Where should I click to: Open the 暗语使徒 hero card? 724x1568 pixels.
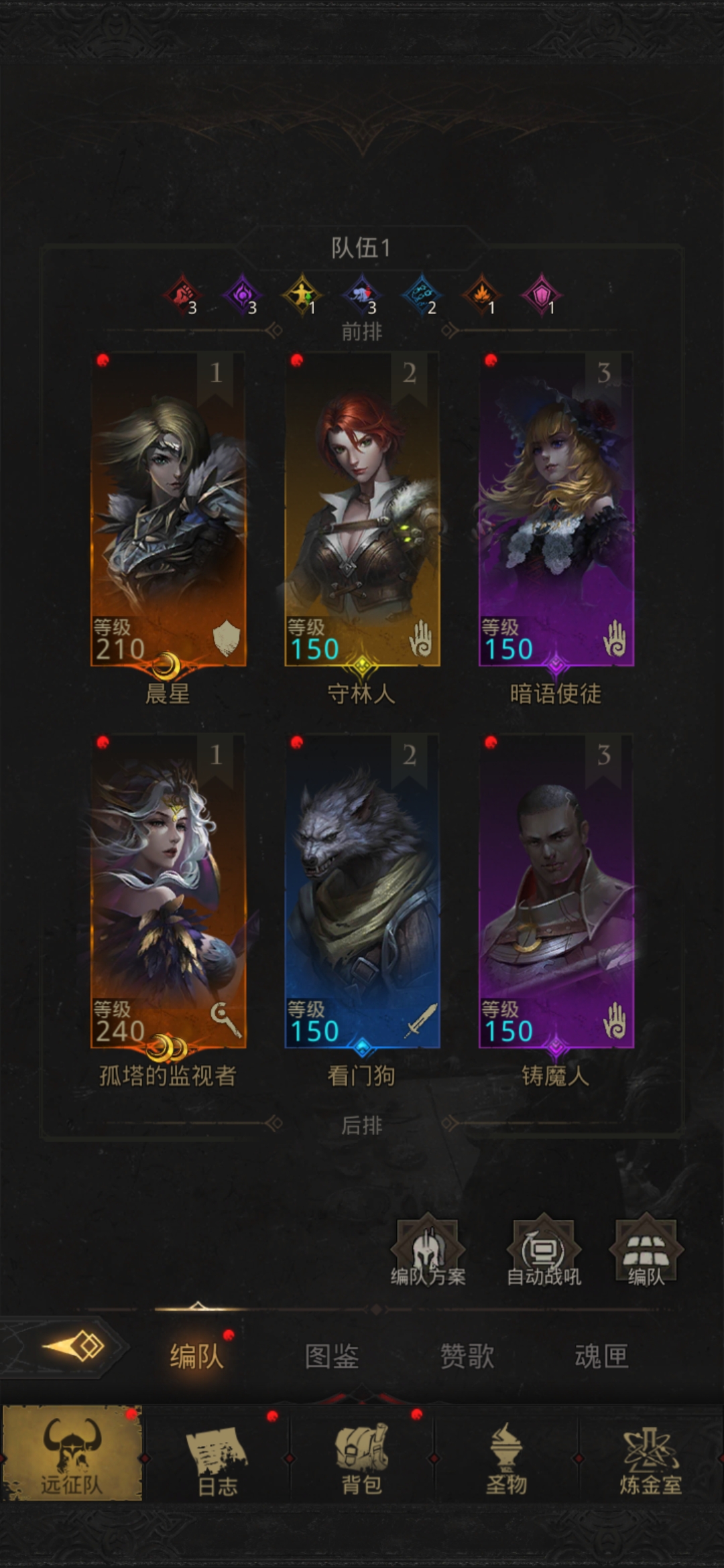tap(556, 509)
